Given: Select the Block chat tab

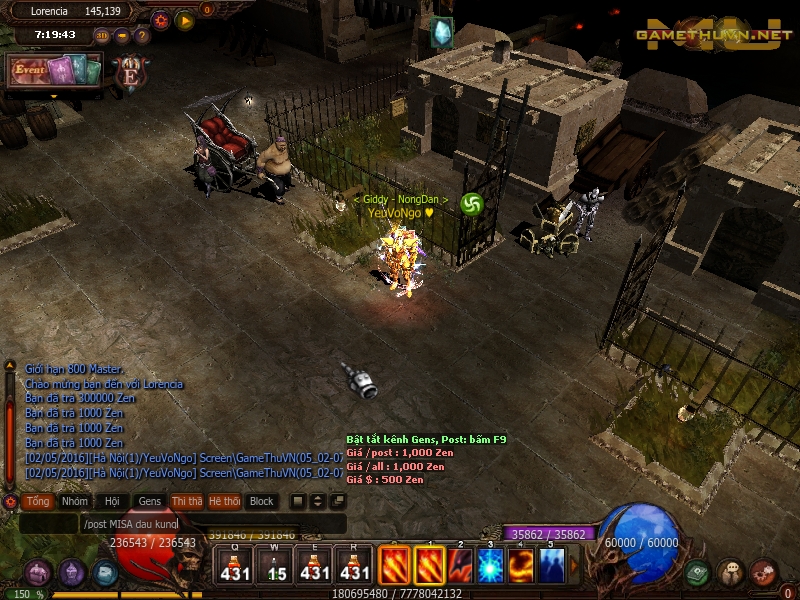Looking at the screenshot, I should pos(261,501).
